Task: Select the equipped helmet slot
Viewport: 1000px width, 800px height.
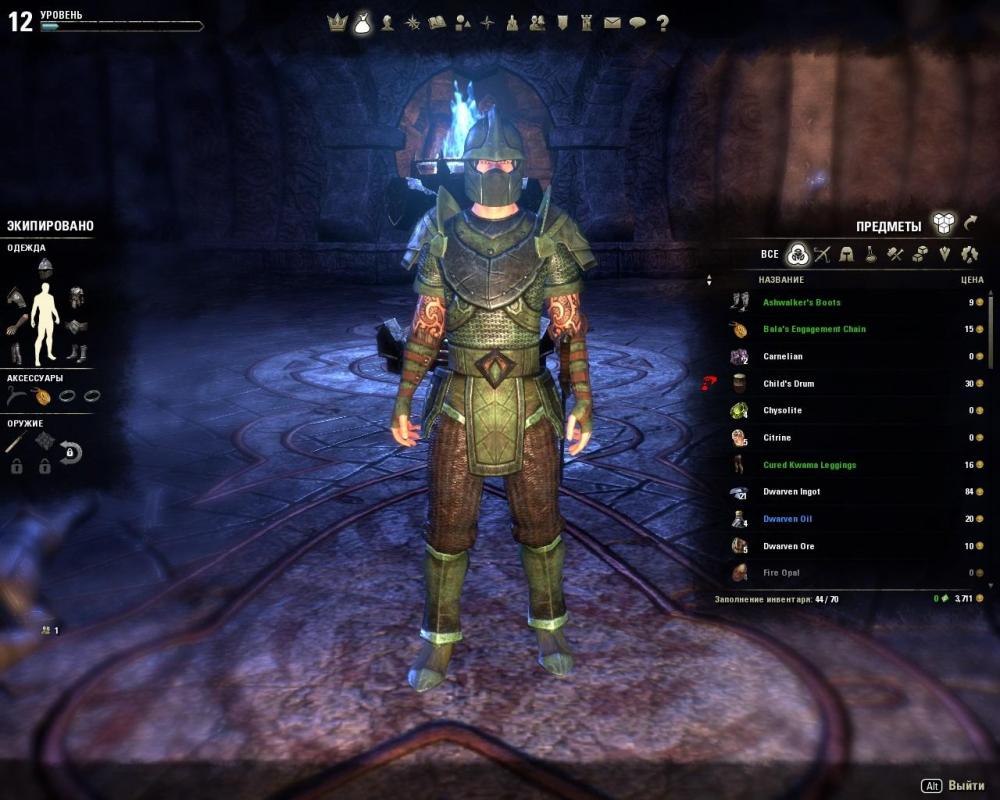Action: pyautogui.click(x=45, y=265)
